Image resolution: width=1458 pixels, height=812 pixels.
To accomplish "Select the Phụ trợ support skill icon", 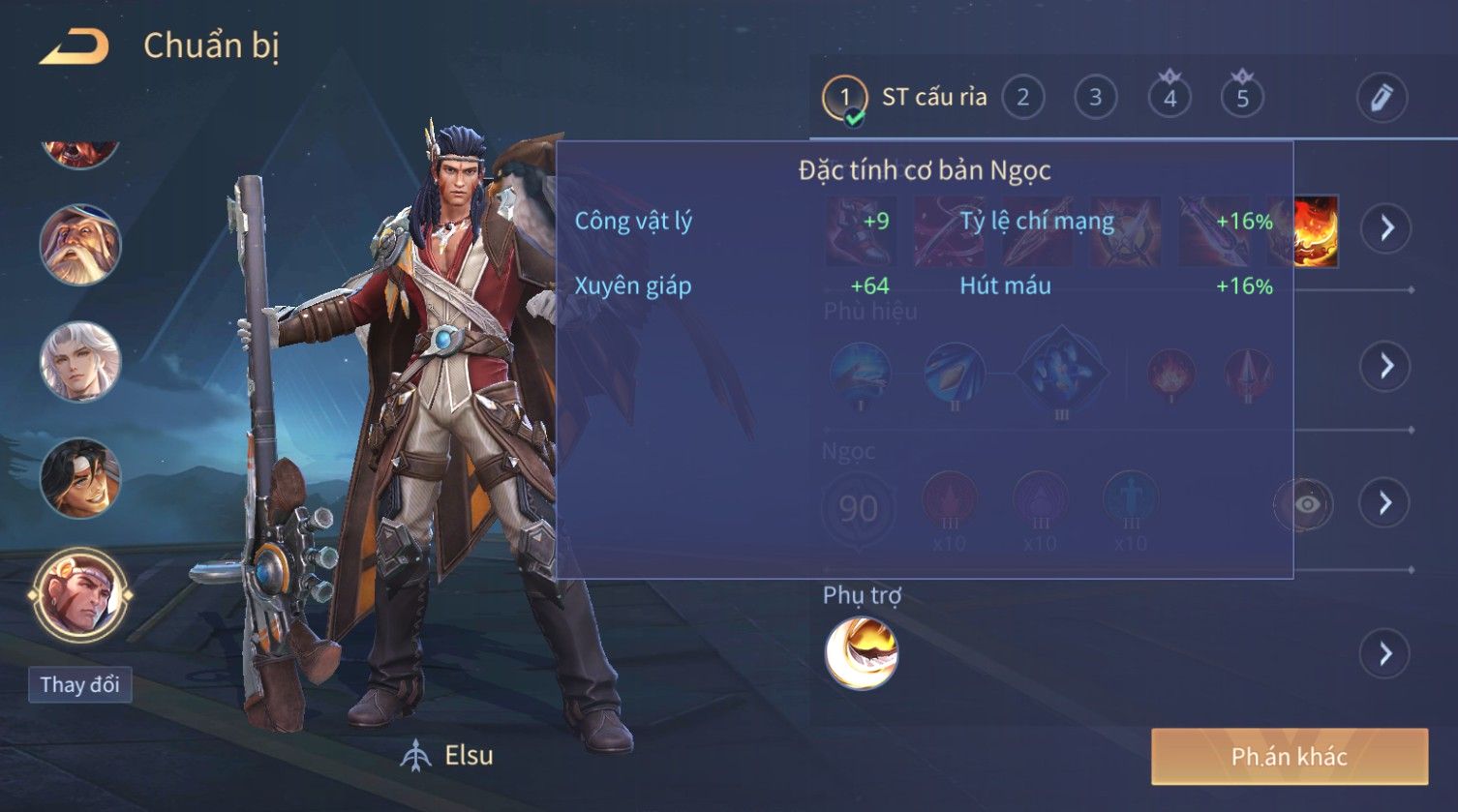I will click(861, 654).
